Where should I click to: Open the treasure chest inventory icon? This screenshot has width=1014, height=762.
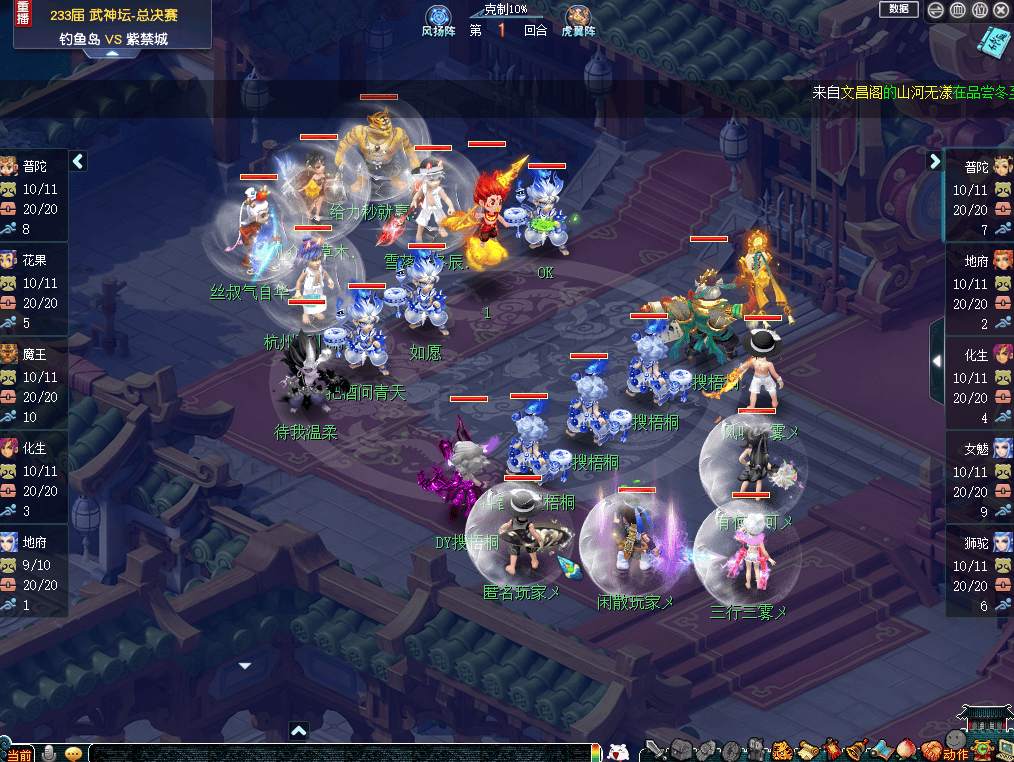pos(682,749)
